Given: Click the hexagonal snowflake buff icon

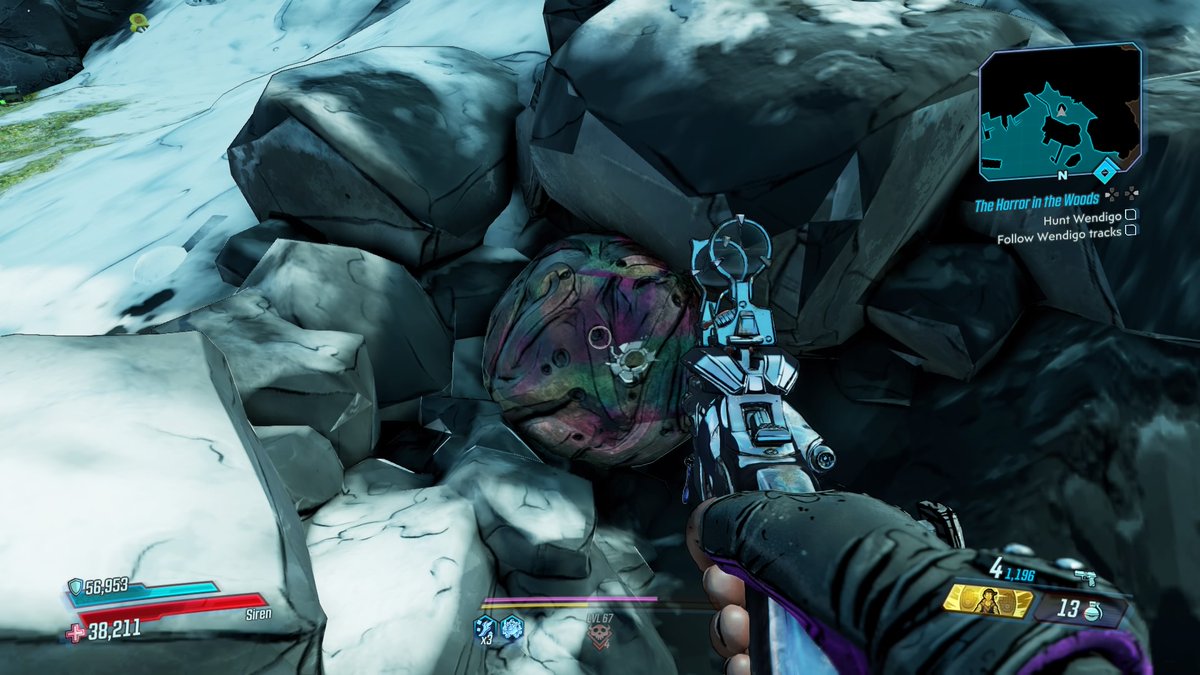Looking at the screenshot, I should pos(512,627).
